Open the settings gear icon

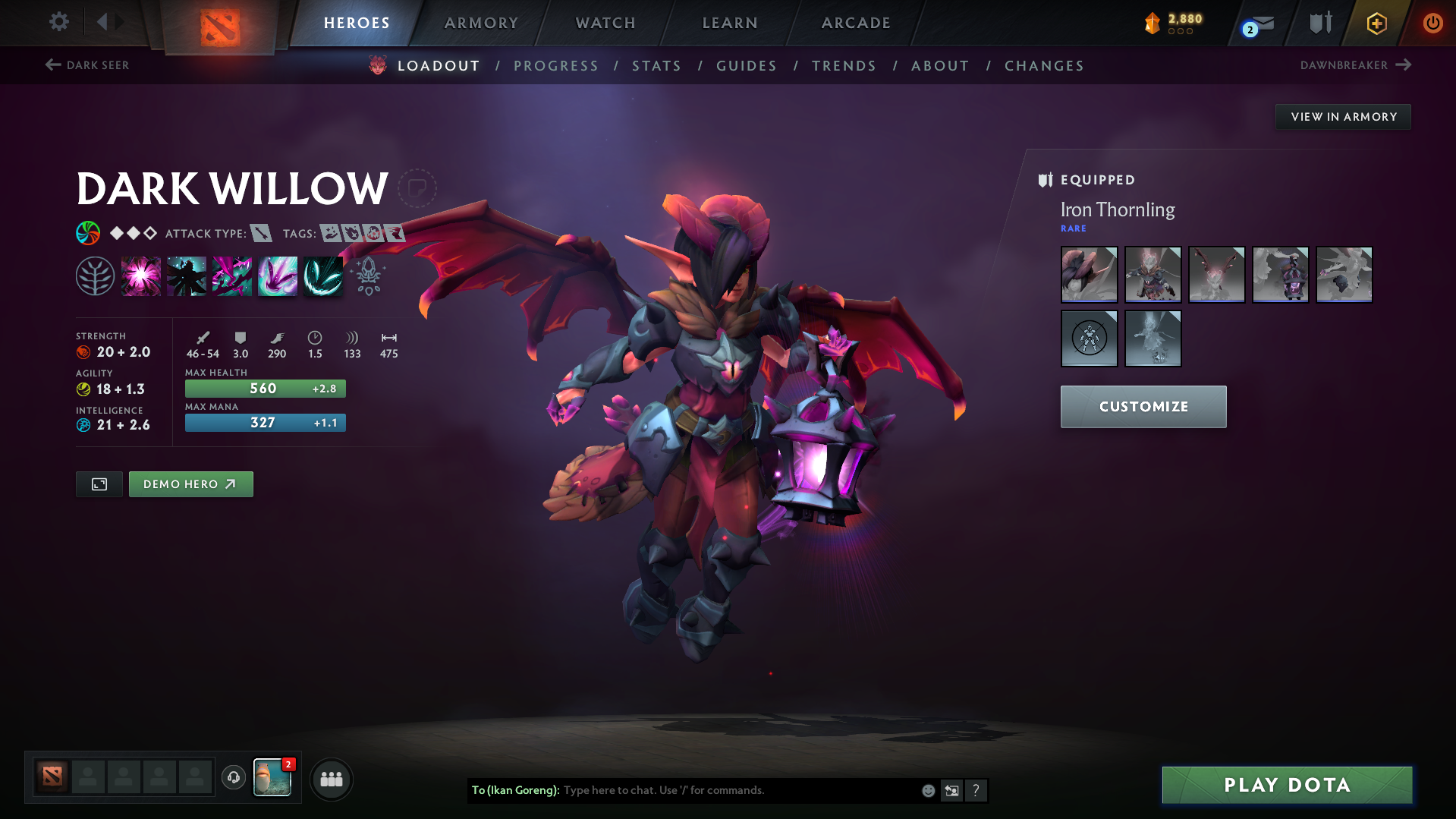click(58, 22)
